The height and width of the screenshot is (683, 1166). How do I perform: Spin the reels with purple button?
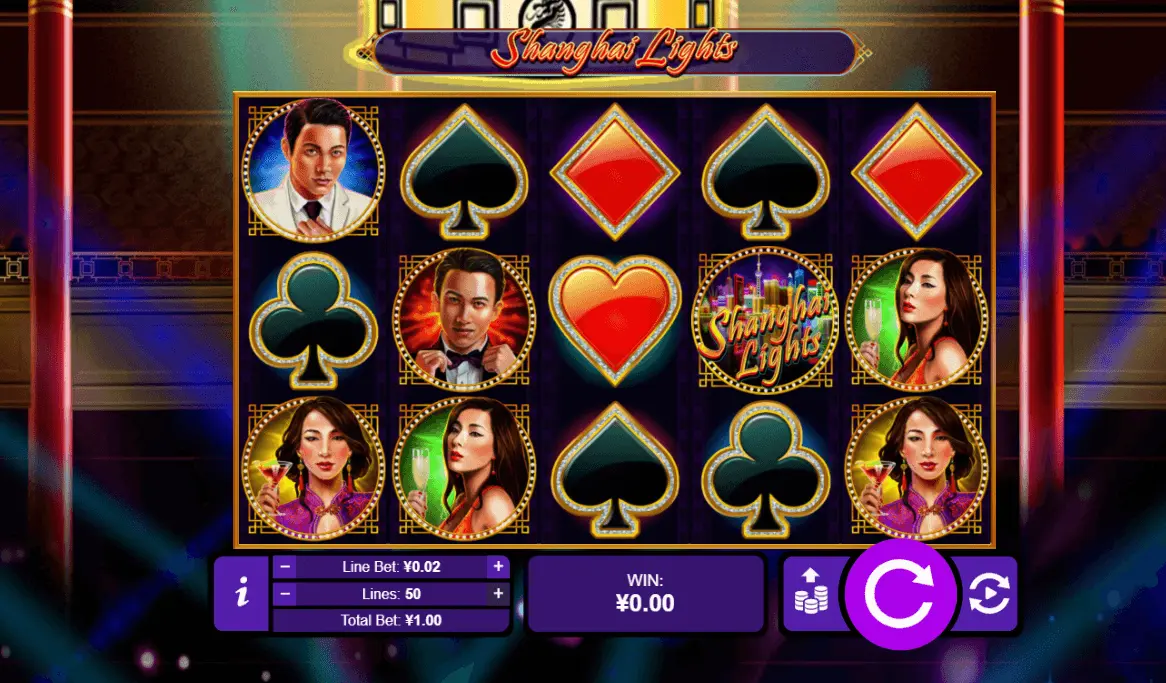898,594
